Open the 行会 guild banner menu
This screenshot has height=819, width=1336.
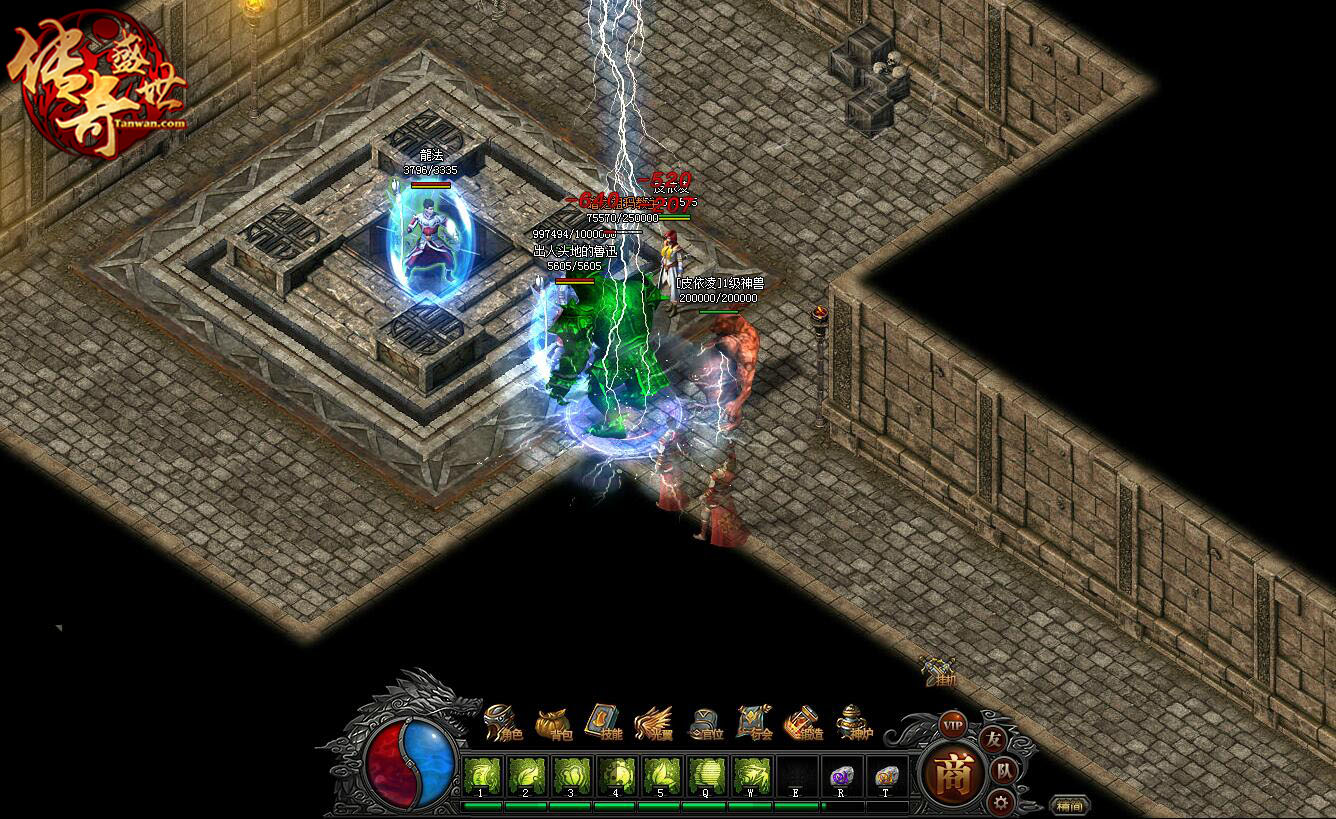(756, 722)
